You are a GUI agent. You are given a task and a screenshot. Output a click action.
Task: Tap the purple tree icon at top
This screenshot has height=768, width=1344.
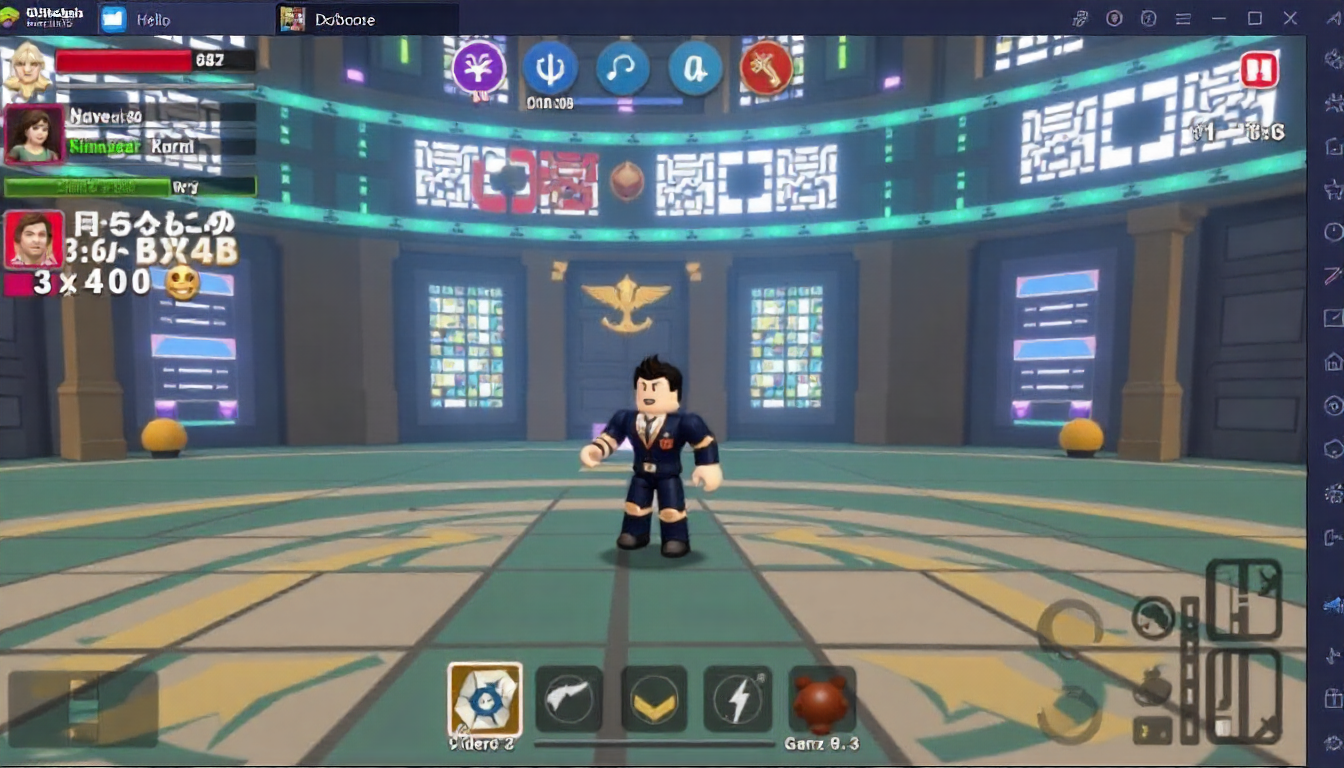click(x=479, y=68)
